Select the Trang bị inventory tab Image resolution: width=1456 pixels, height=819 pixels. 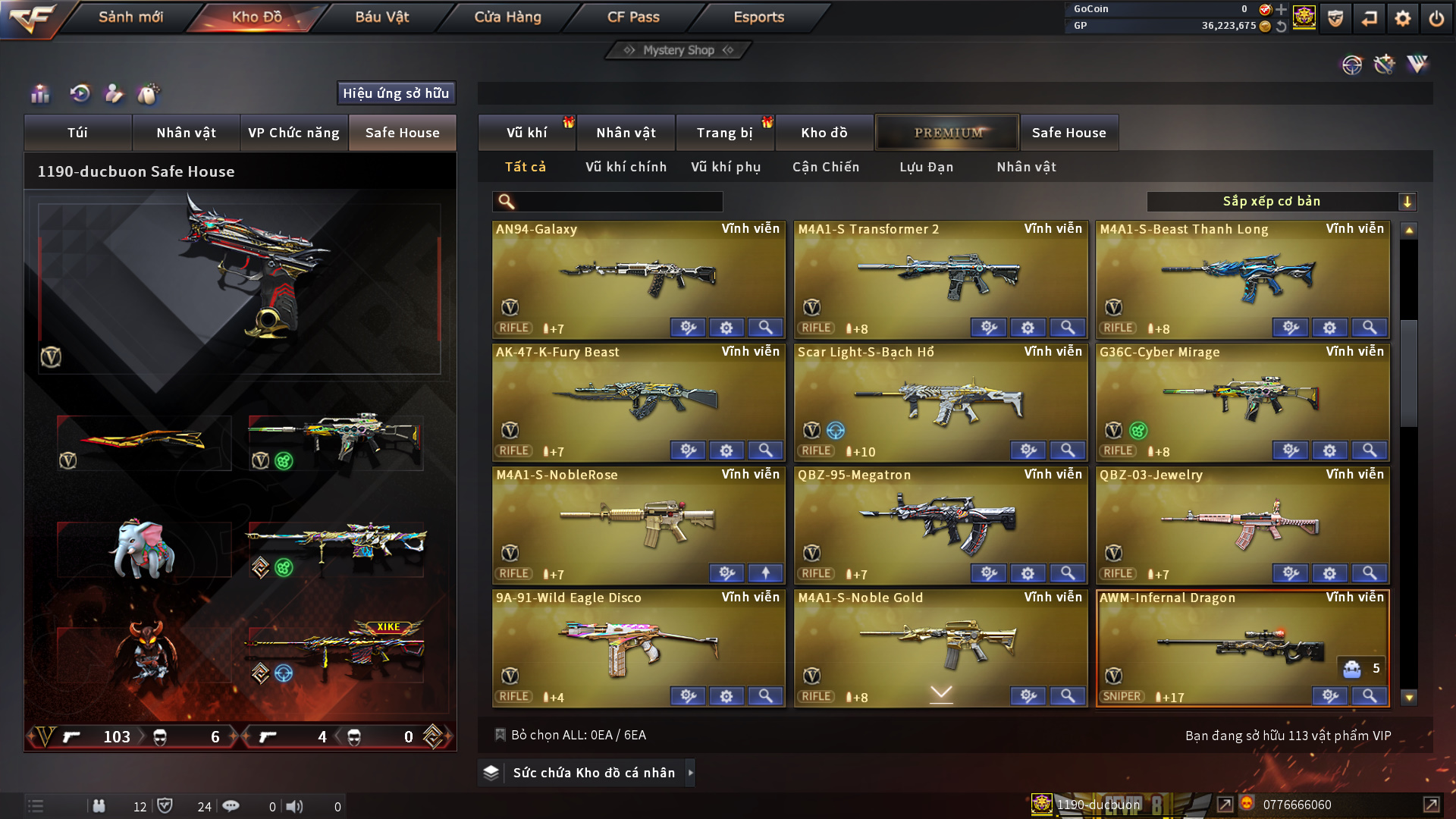tap(724, 133)
